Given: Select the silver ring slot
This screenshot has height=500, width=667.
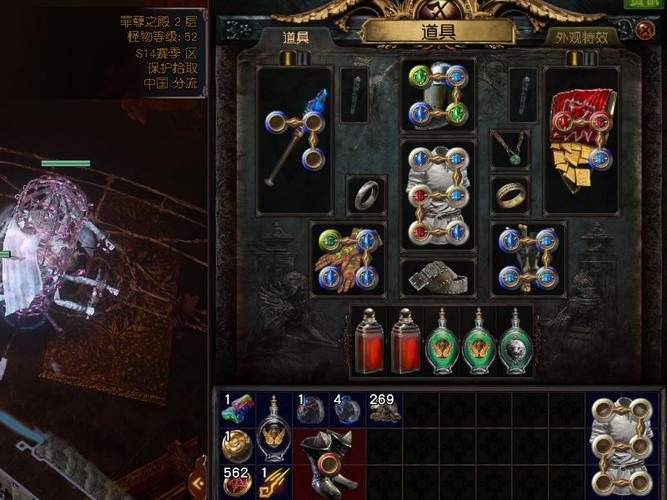Looking at the screenshot, I should 366,194.
